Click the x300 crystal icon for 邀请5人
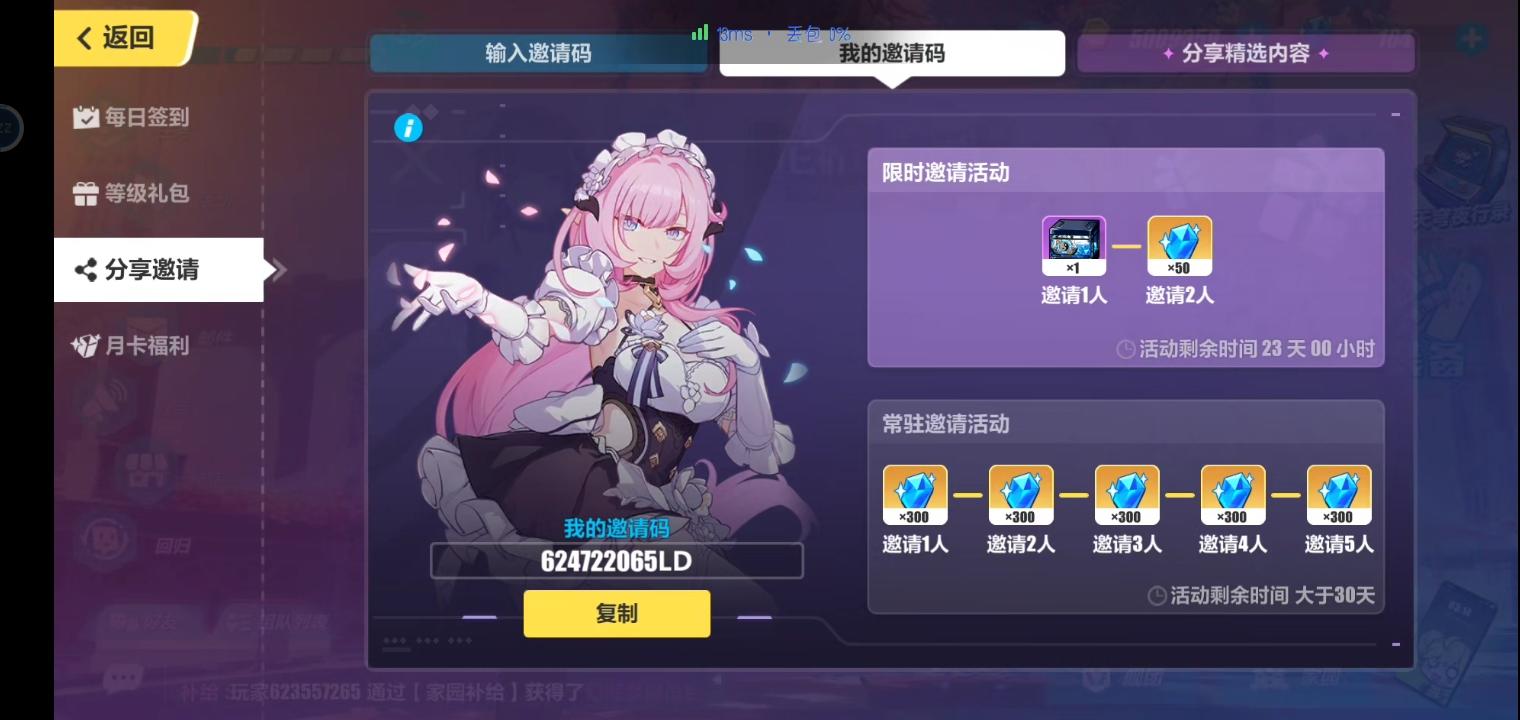This screenshot has width=1520, height=720. point(1338,494)
